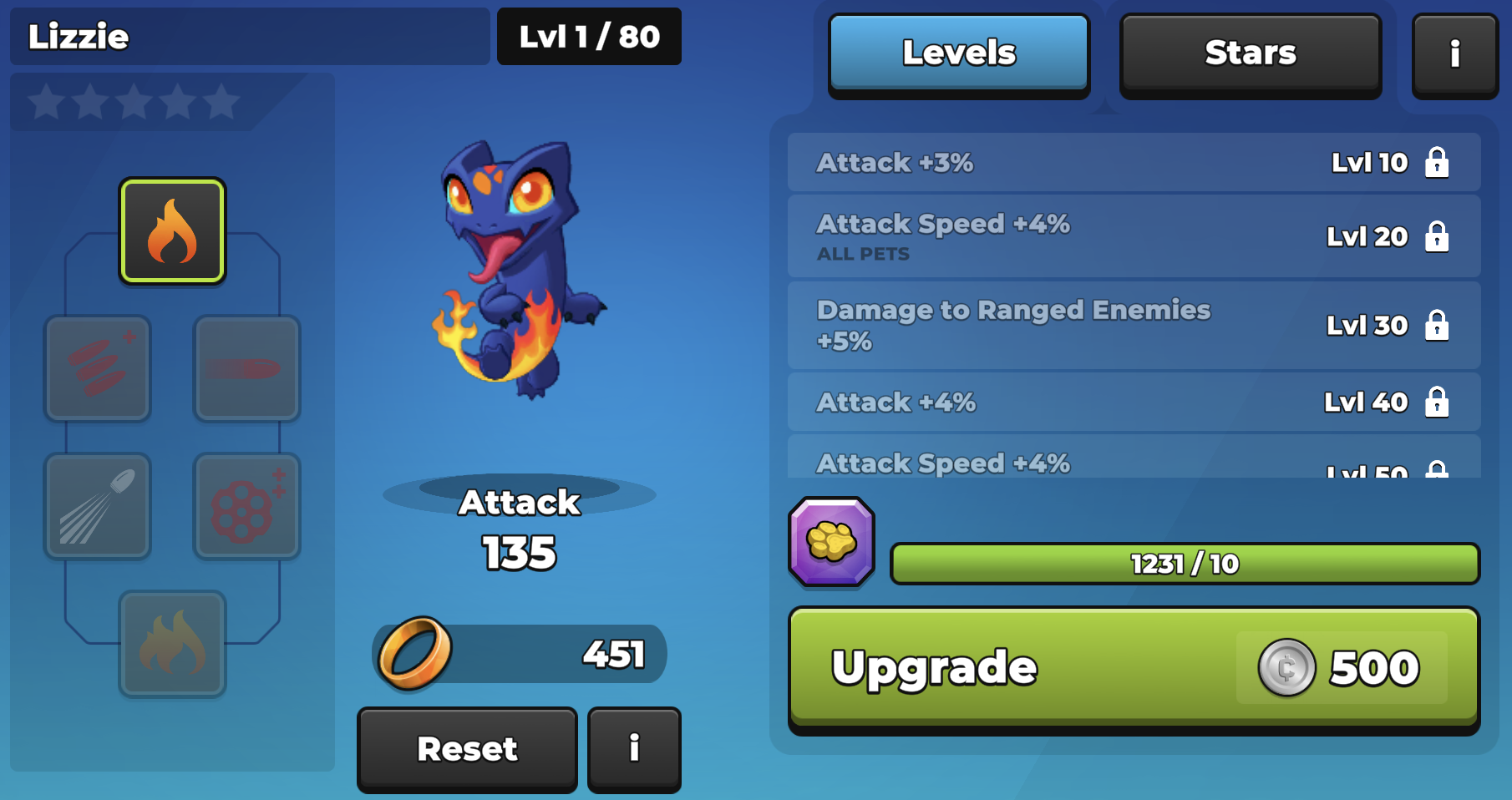Select the fire ability icon

(x=171, y=231)
